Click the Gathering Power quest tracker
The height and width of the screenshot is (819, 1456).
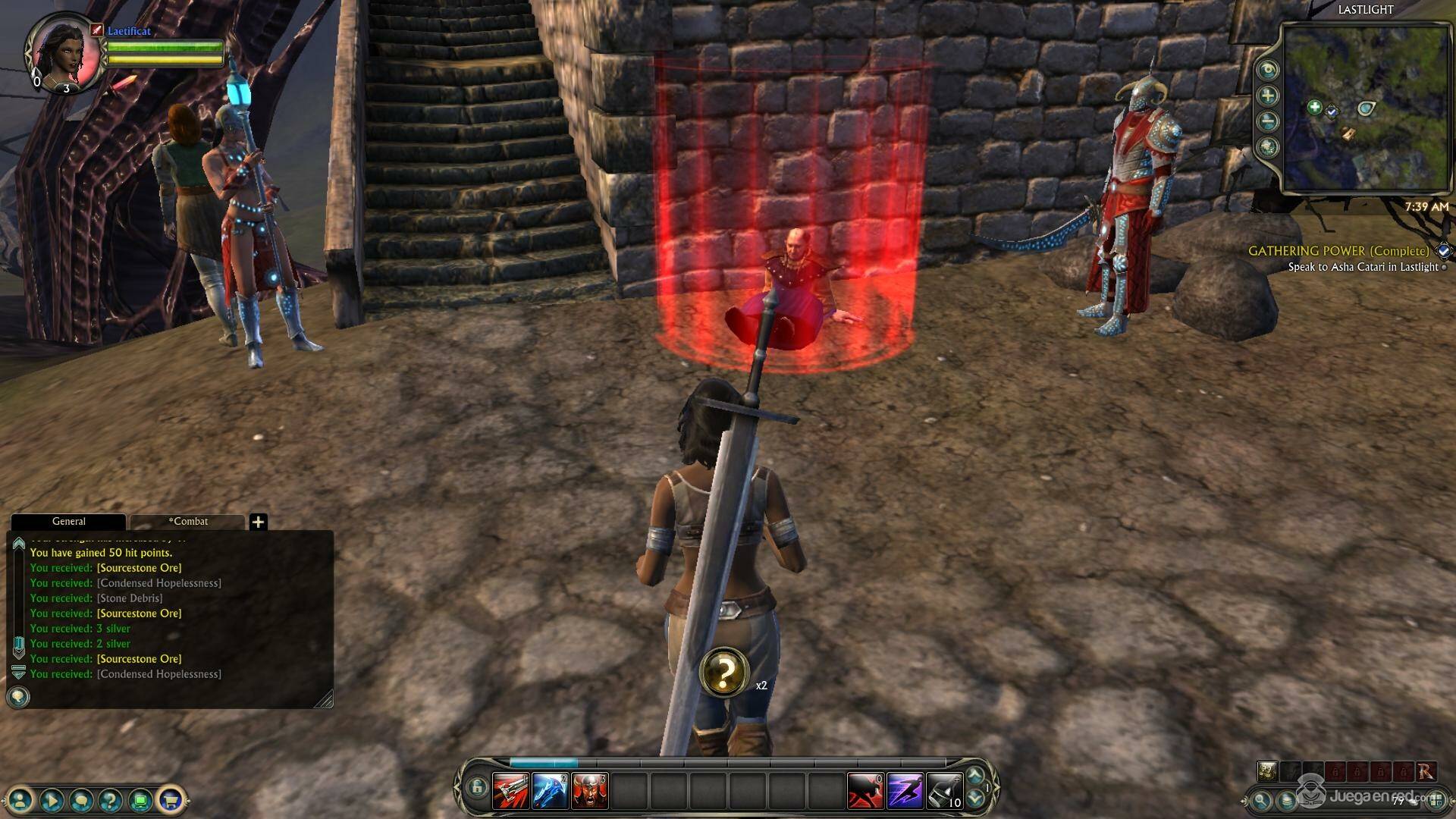(1338, 251)
